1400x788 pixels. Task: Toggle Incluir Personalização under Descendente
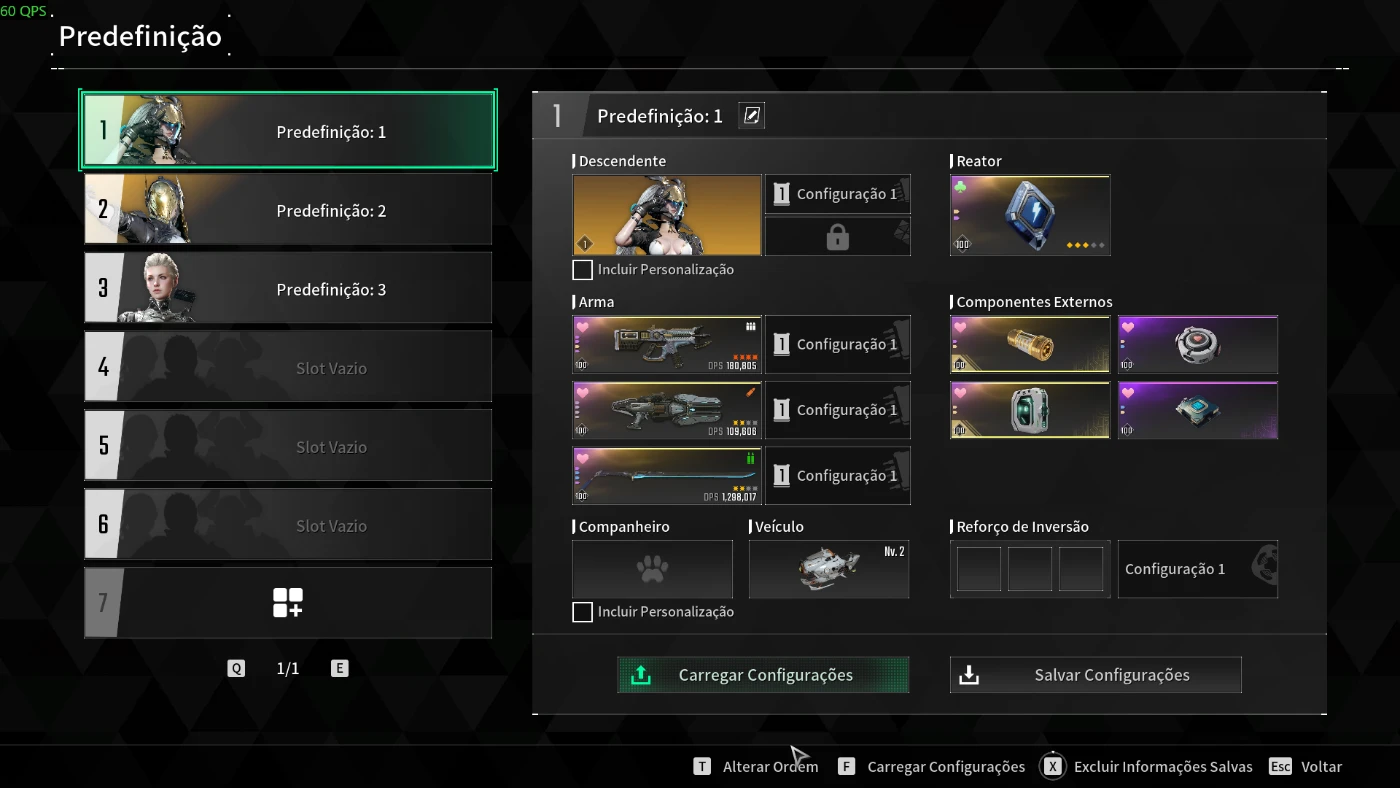(583, 270)
